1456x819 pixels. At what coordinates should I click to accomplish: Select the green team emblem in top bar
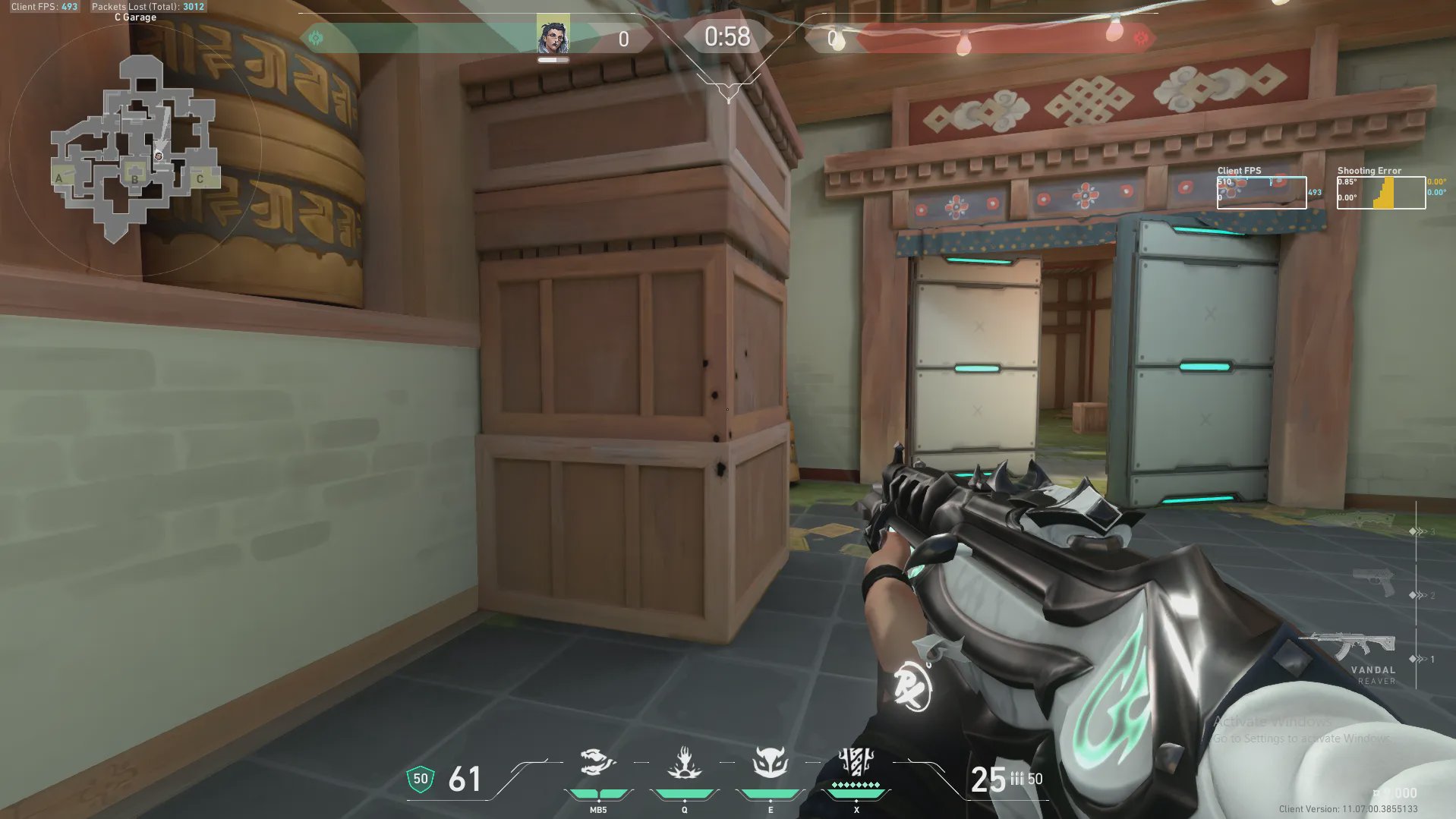(x=316, y=37)
